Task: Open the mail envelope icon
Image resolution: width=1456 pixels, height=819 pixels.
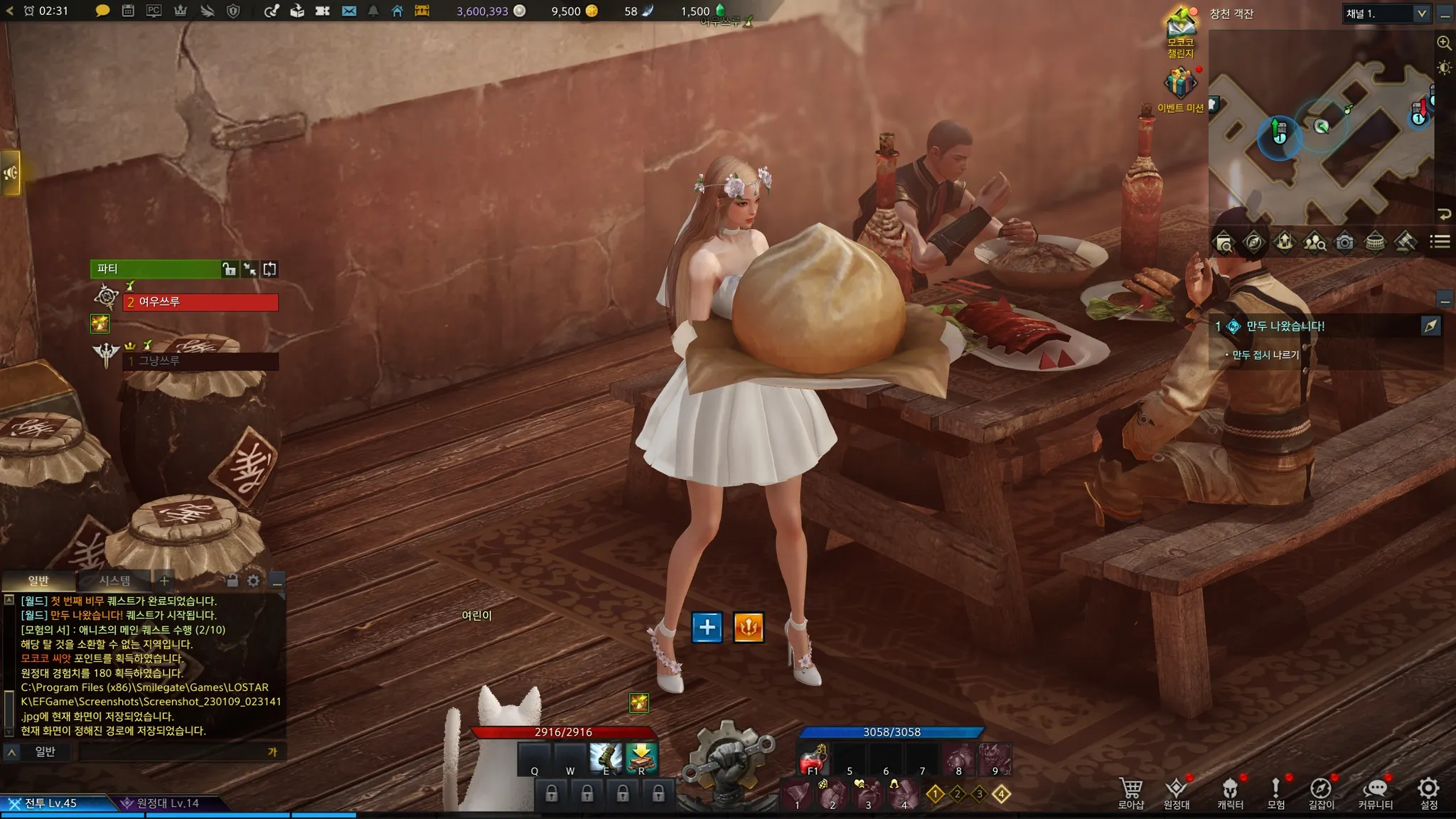Action: pyautogui.click(x=348, y=11)
